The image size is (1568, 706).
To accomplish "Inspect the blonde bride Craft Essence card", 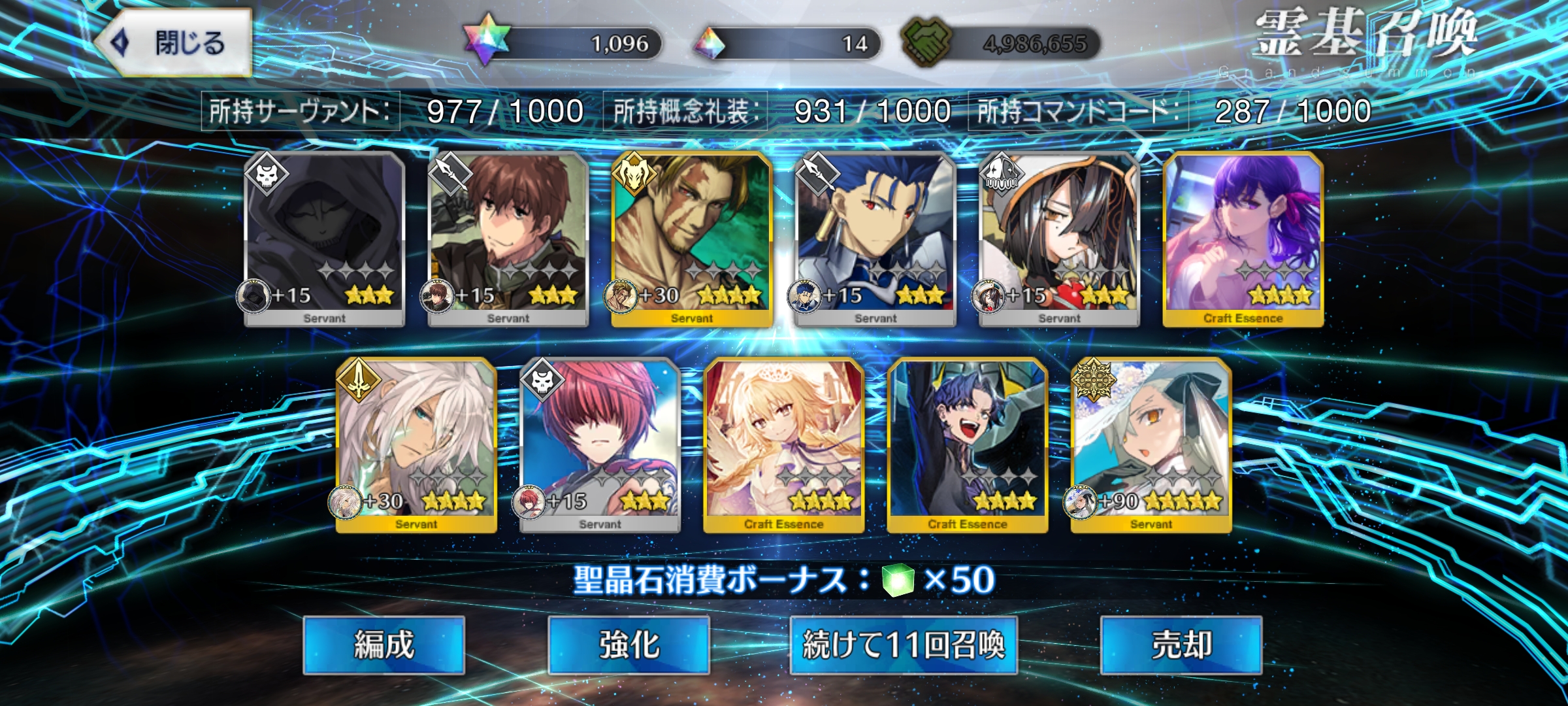I will [x=783, y=445].
